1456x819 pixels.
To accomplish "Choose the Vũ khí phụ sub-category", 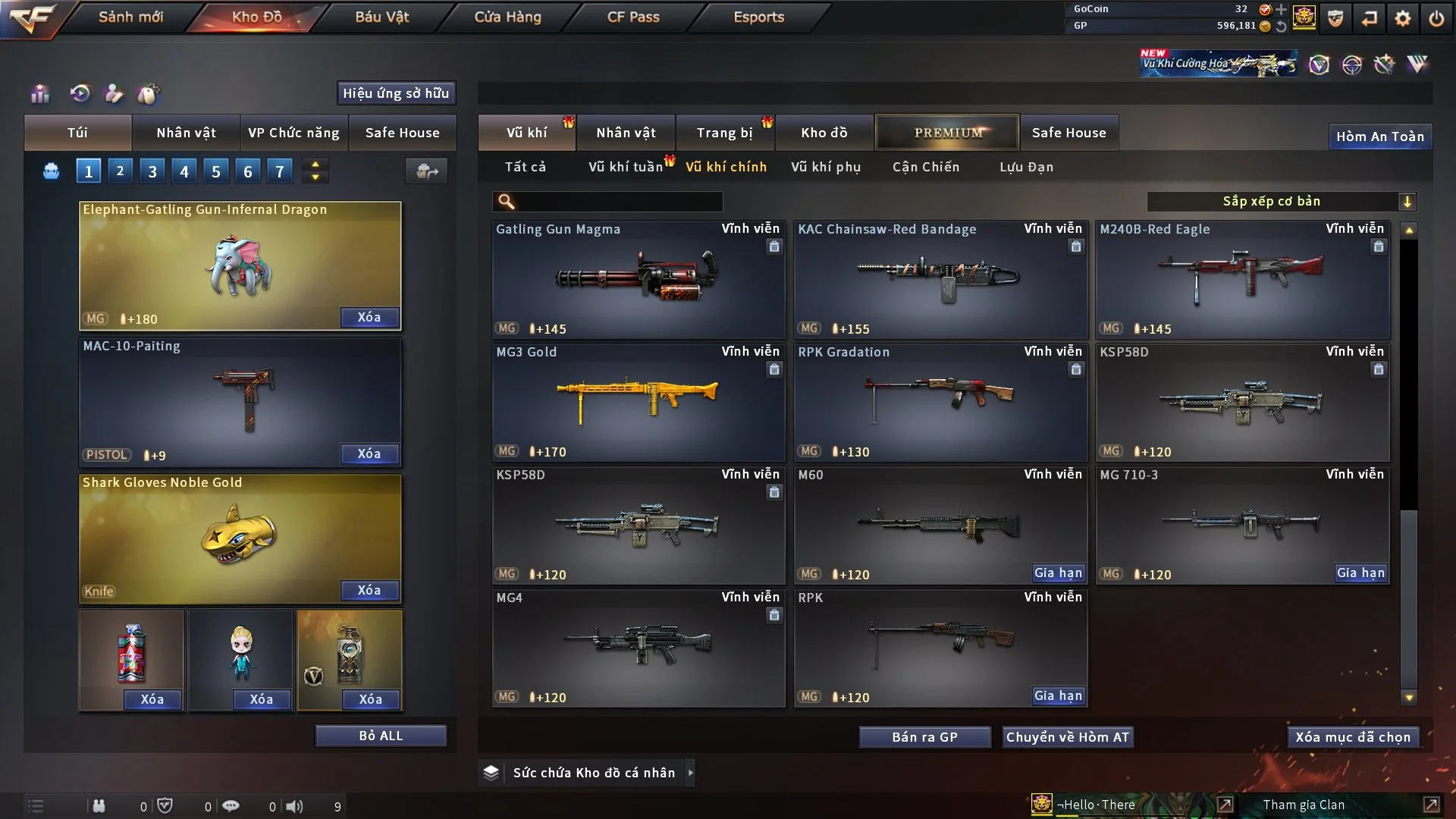I will tap(825, 167).
